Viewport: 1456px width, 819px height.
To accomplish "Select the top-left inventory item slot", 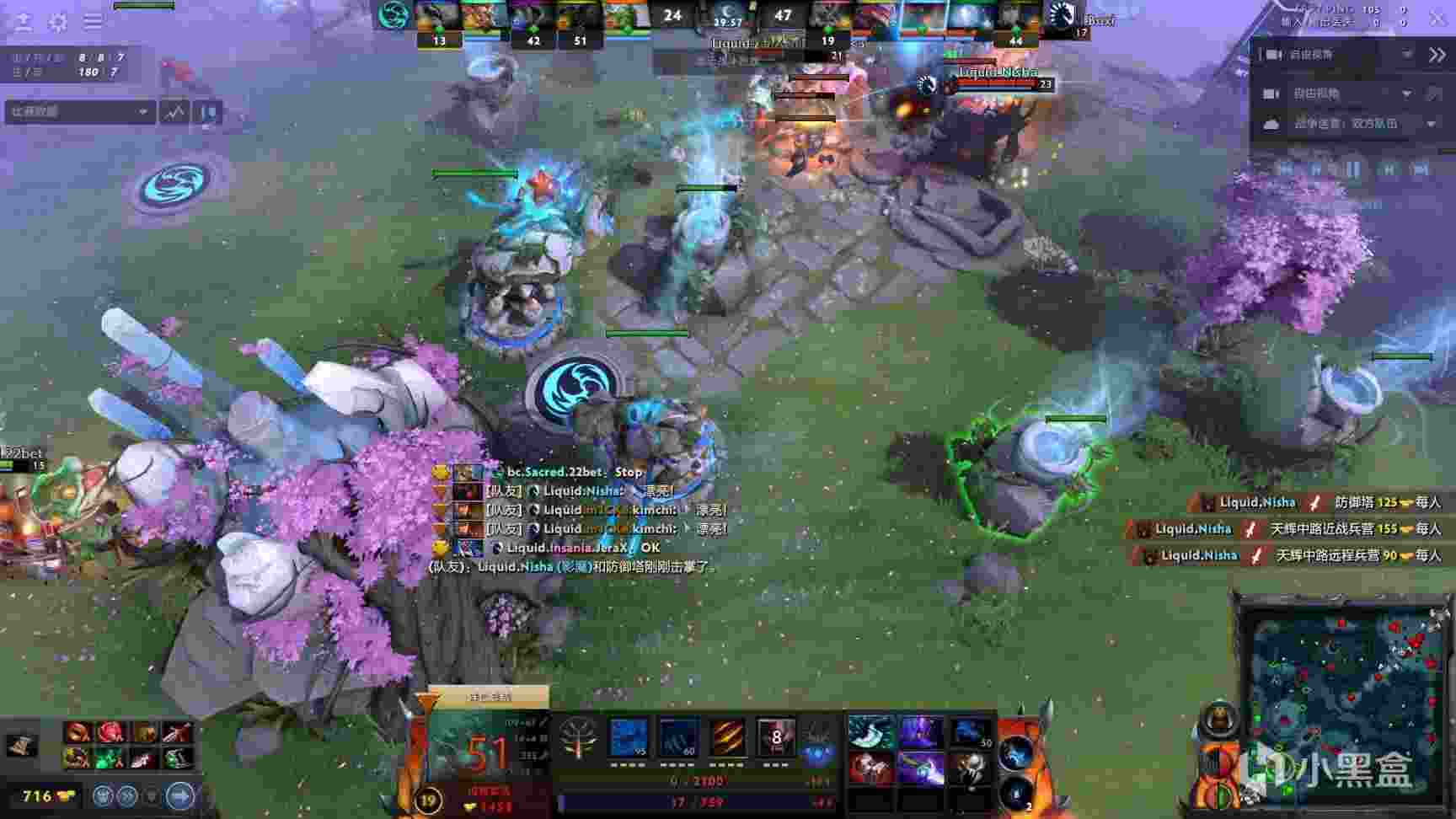I will (x=869, y=731).
